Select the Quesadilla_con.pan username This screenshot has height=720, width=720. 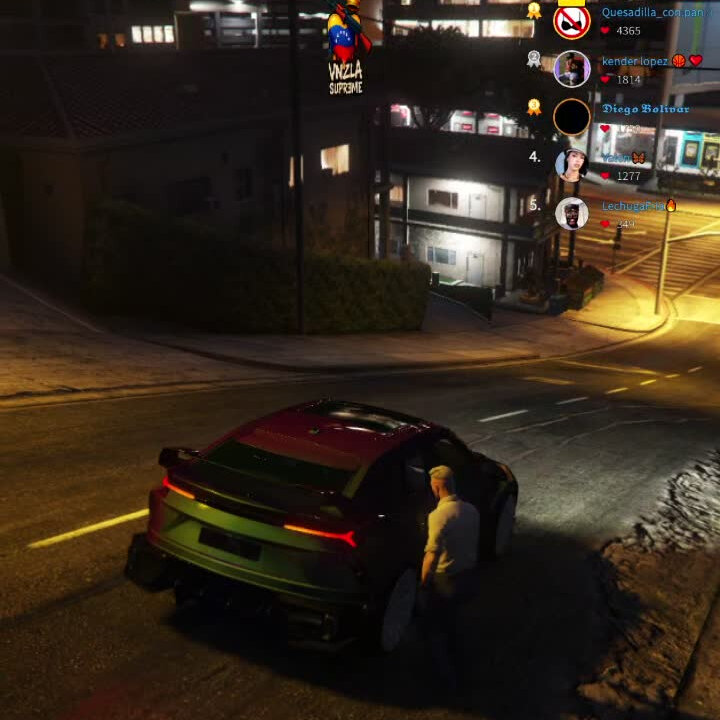coord(646,13)
